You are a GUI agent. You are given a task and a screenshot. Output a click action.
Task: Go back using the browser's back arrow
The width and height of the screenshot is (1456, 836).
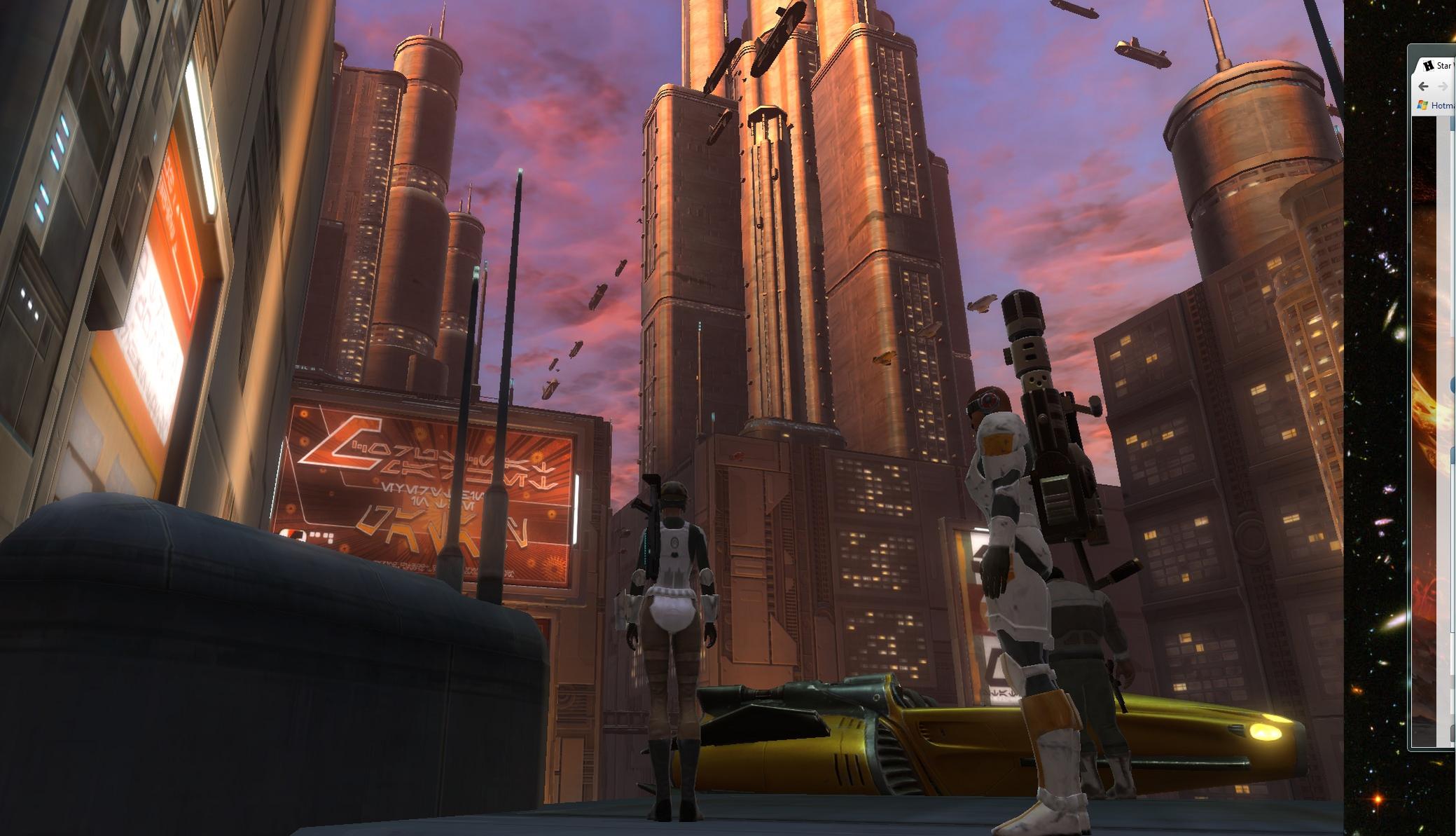pyautogui.click(x=1422, y=86)
